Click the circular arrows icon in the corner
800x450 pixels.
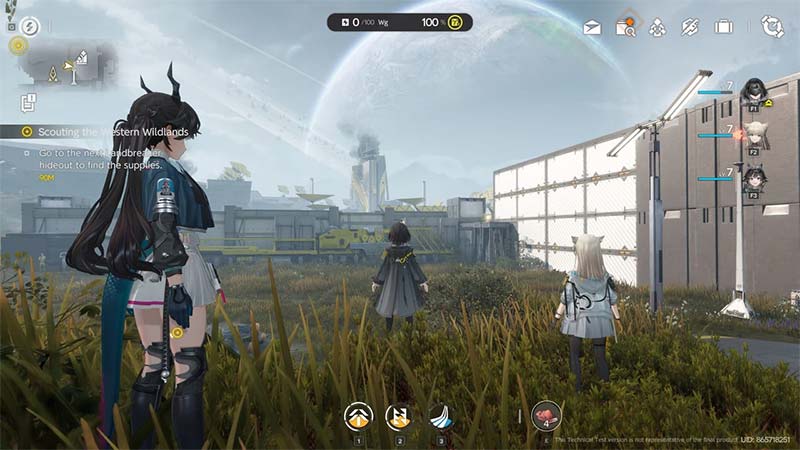(772, 26)
